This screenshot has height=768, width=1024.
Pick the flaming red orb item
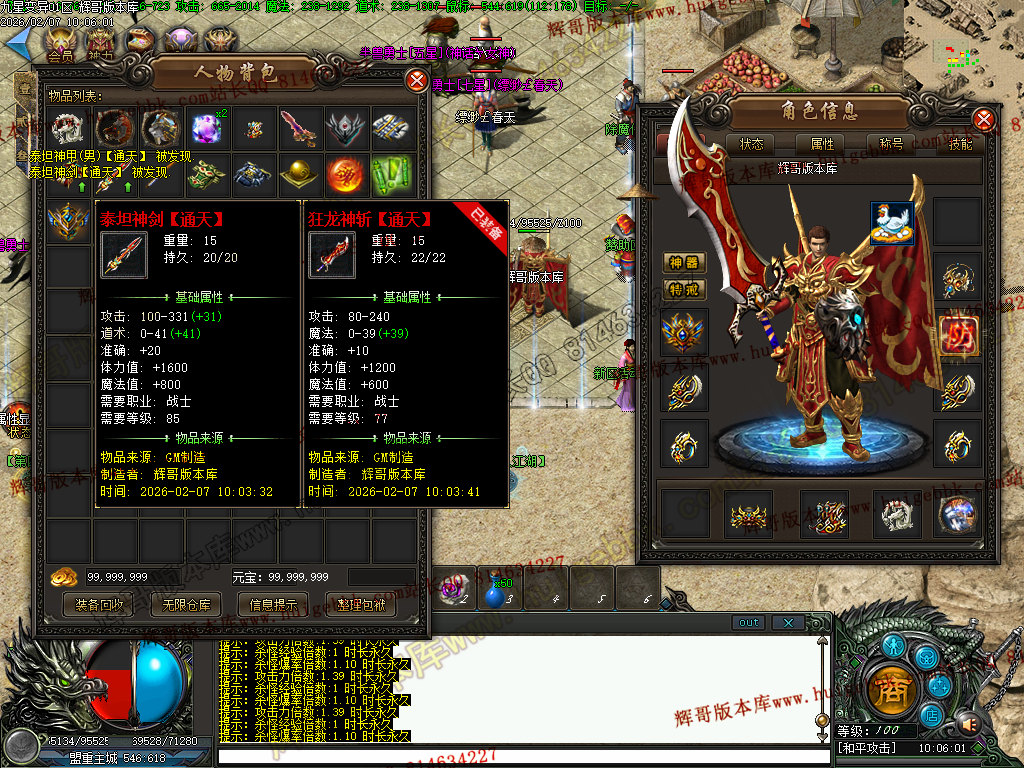(x=345, y=174)
